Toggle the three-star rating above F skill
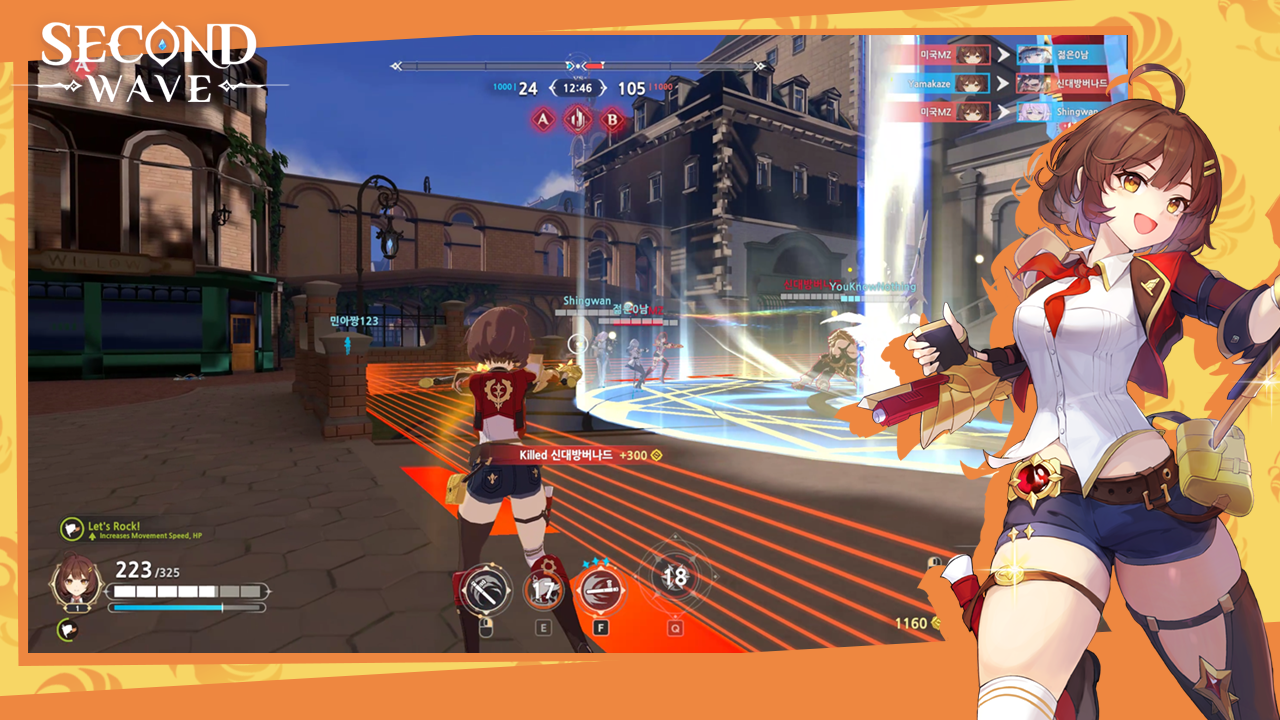 [596, 562]
